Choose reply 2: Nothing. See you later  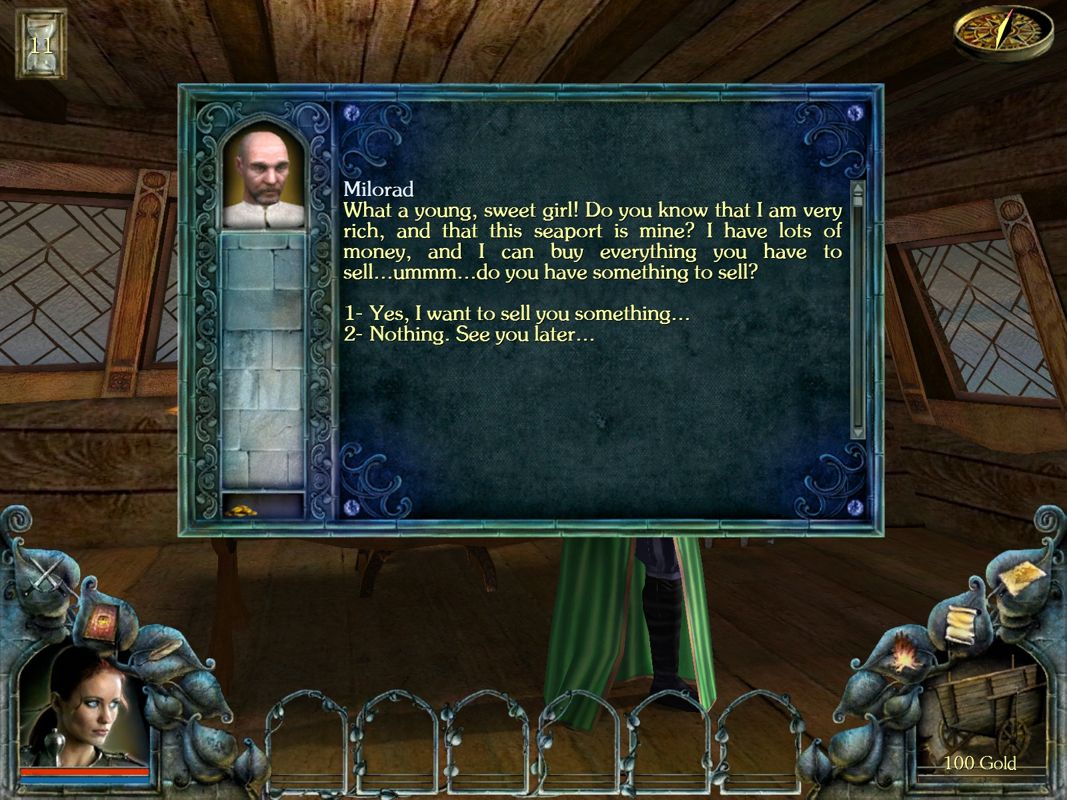469,336
